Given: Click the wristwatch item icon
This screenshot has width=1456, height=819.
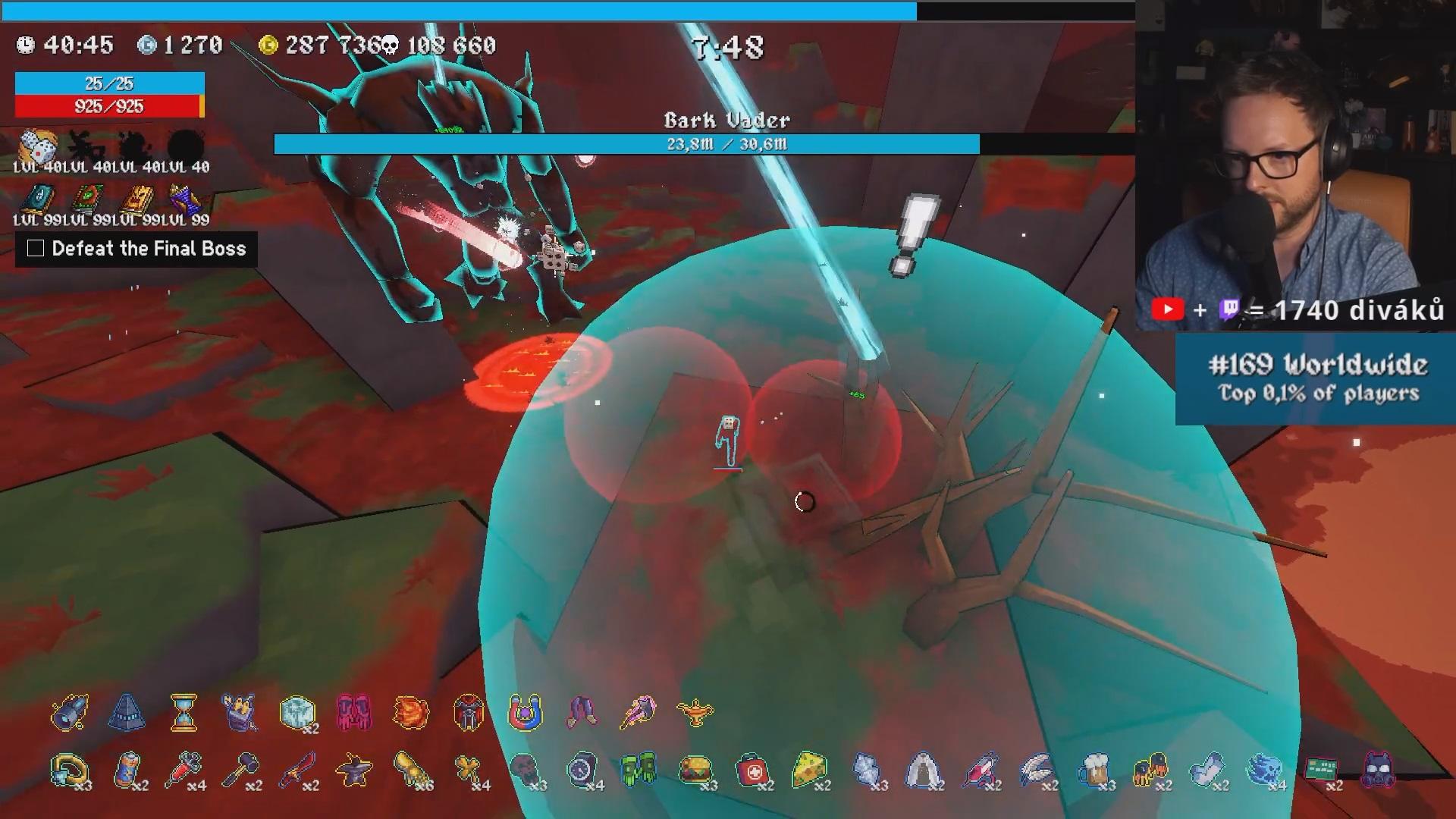Looking at the screenshot, I should pyautogui.click(x=582, y=770).
